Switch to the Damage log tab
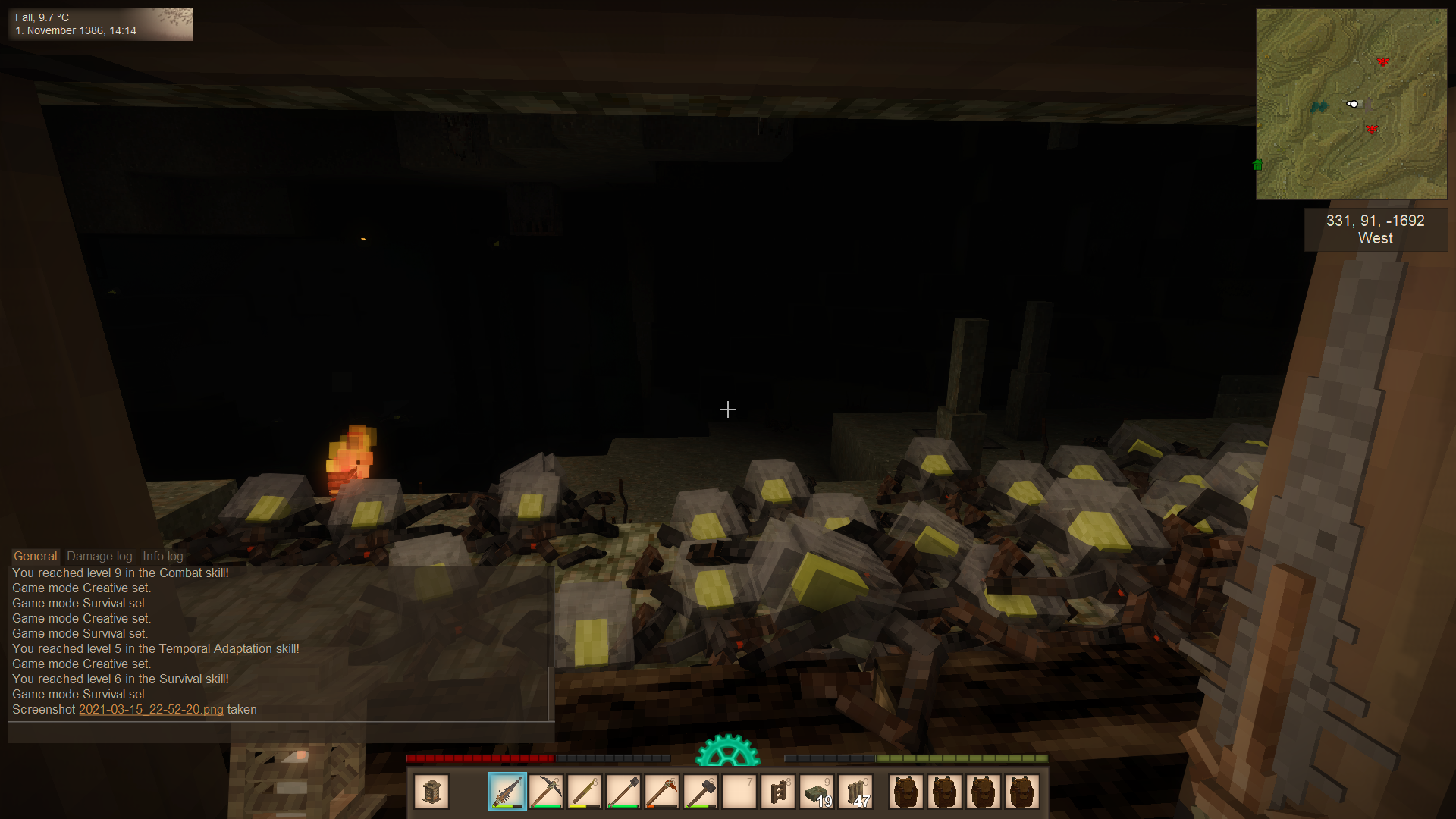This screenshot has height=819, width=1456. click(x=99, y=556)
